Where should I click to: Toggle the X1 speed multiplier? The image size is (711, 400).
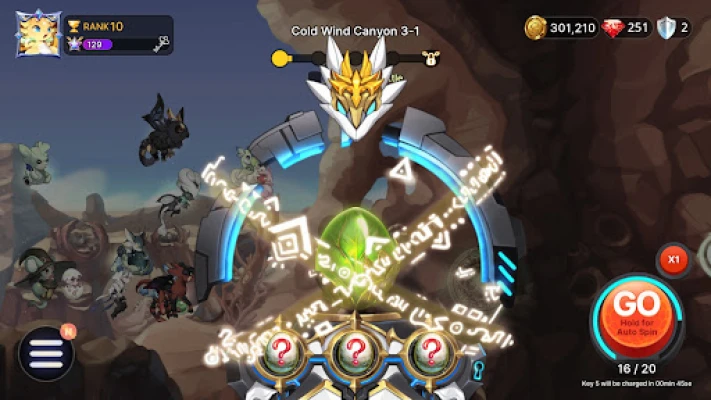coord(674,260)
